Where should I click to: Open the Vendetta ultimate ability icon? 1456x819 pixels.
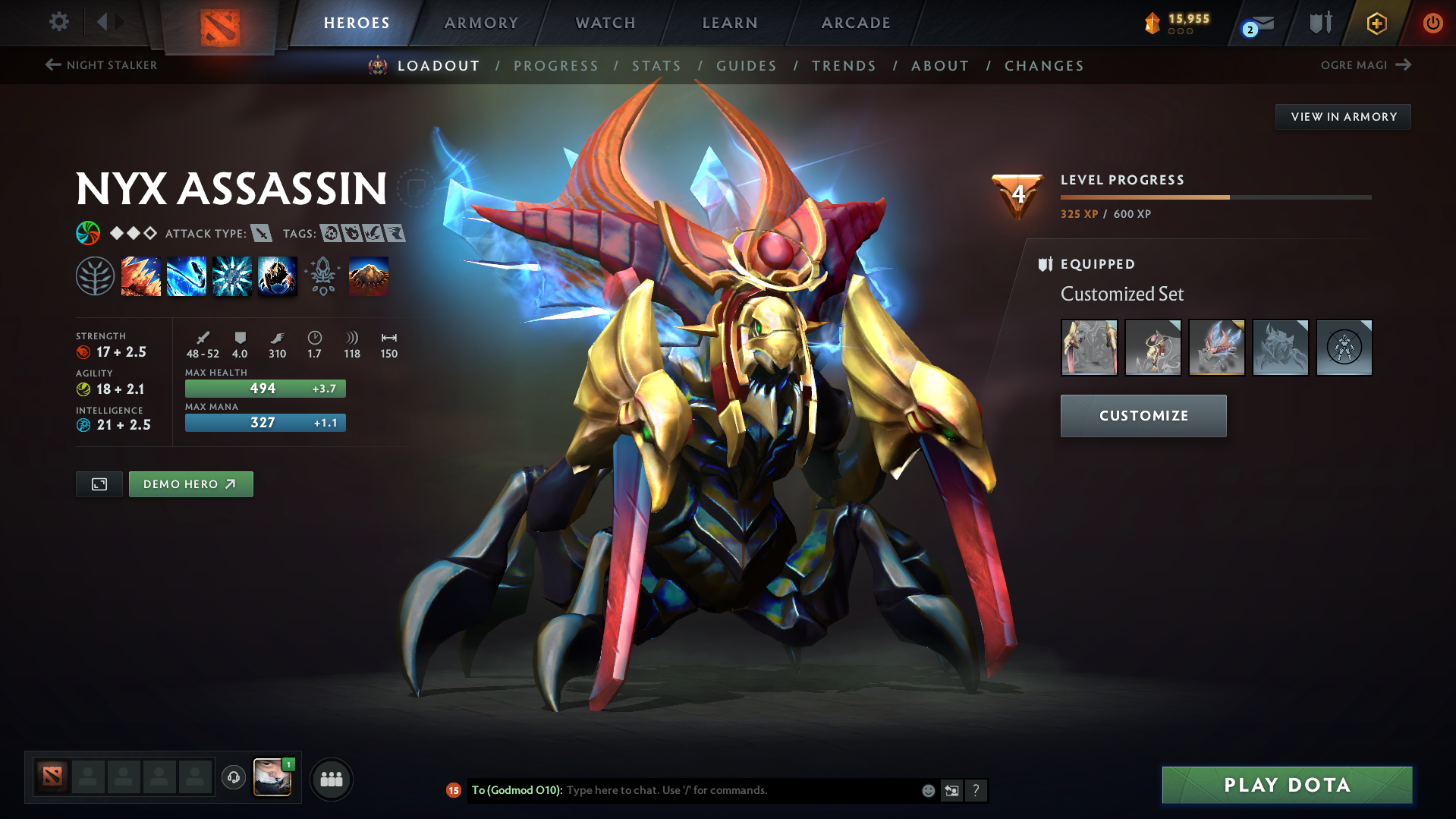pyautogui.click(x=277, y=276)
